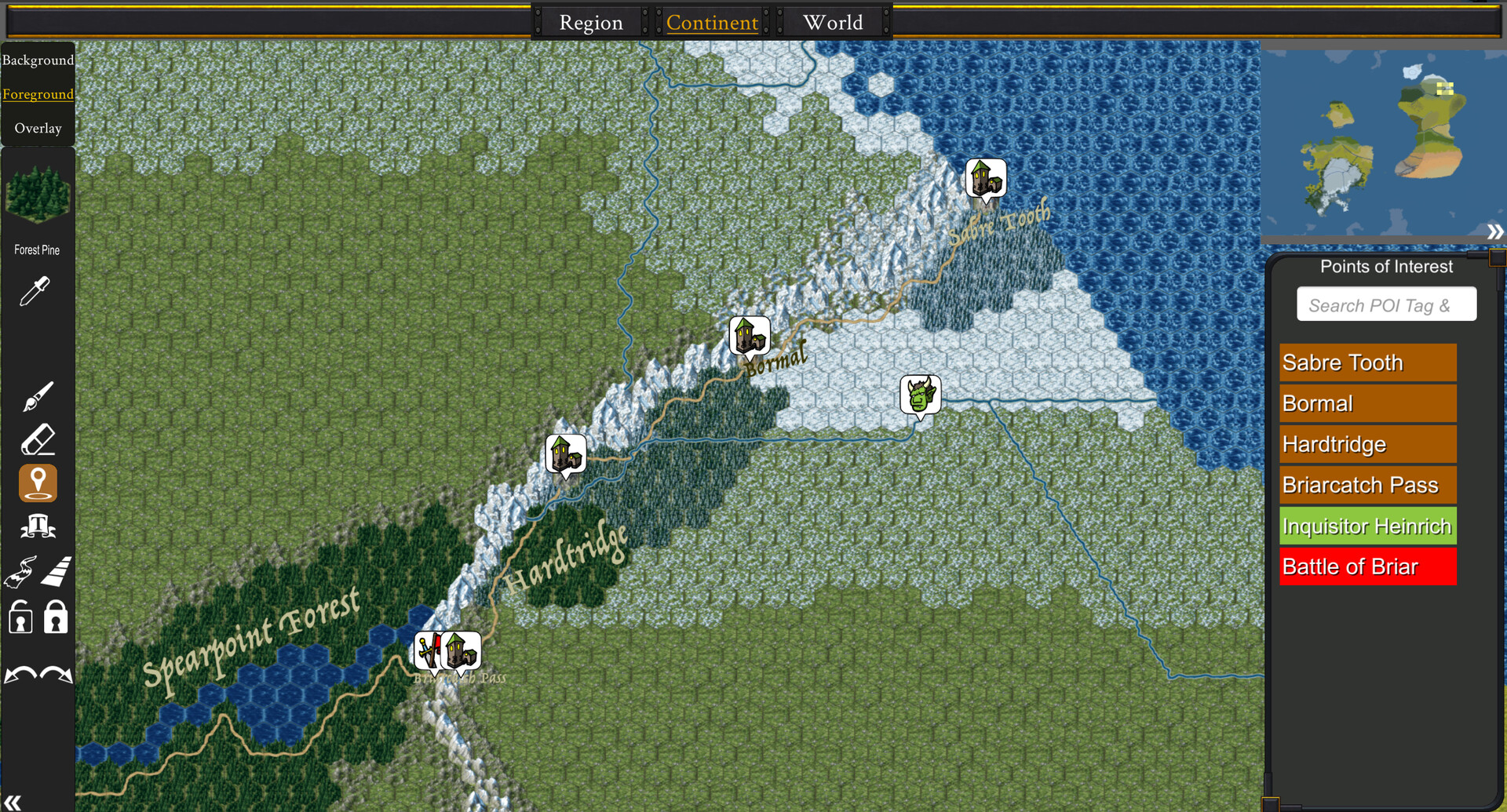The width and height of the screenshot is (1507, 812).
Task: Open the Region view
Action: [590, 23]
